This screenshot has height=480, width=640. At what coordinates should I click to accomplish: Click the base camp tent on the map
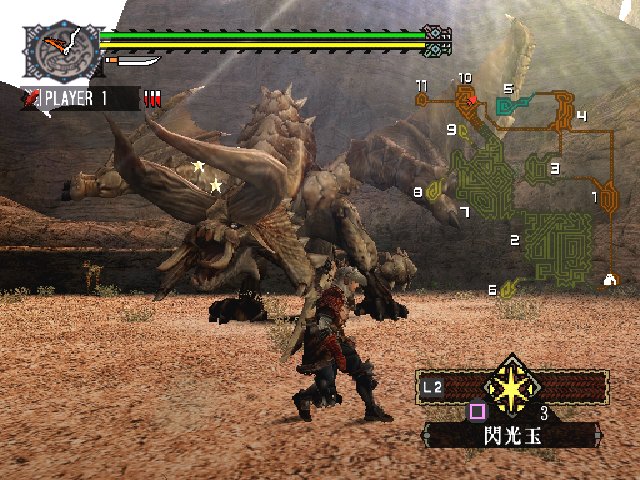609,280
